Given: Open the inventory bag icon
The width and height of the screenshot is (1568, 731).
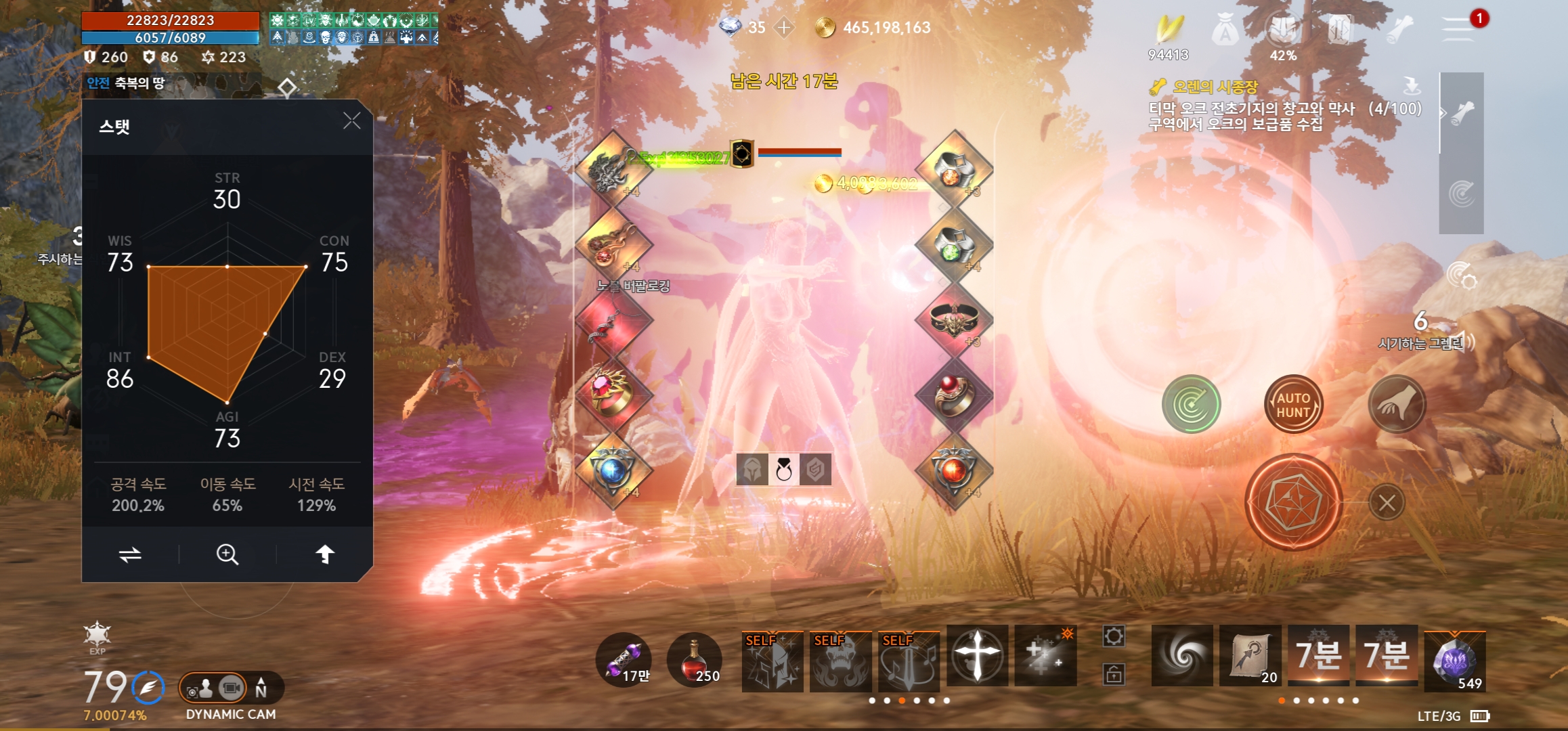Looking at the screenshot, I should pyautogui.click(x=1225, y=30).
